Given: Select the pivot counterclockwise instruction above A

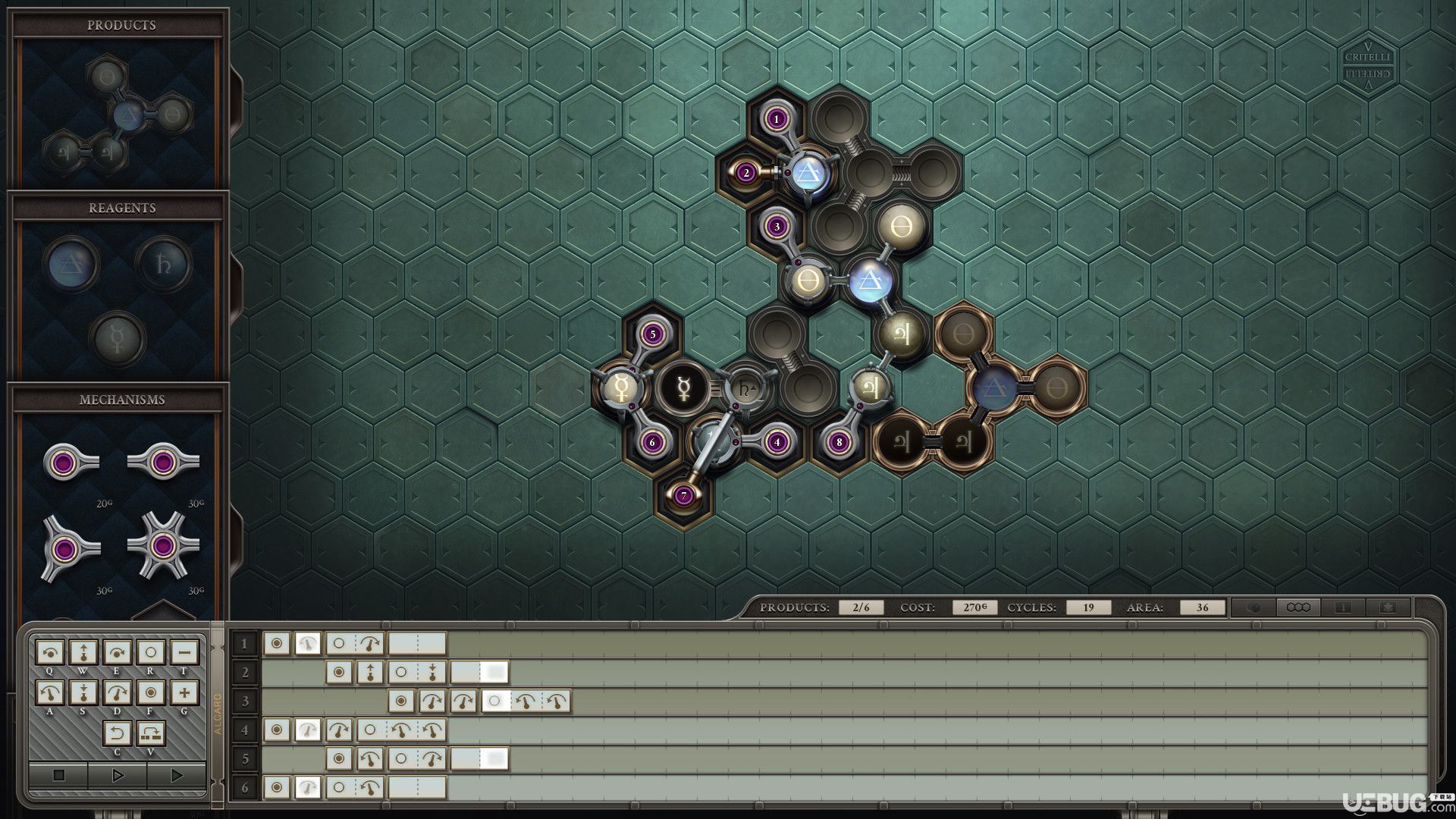Looking at the screenshot, I should (51, 692).
